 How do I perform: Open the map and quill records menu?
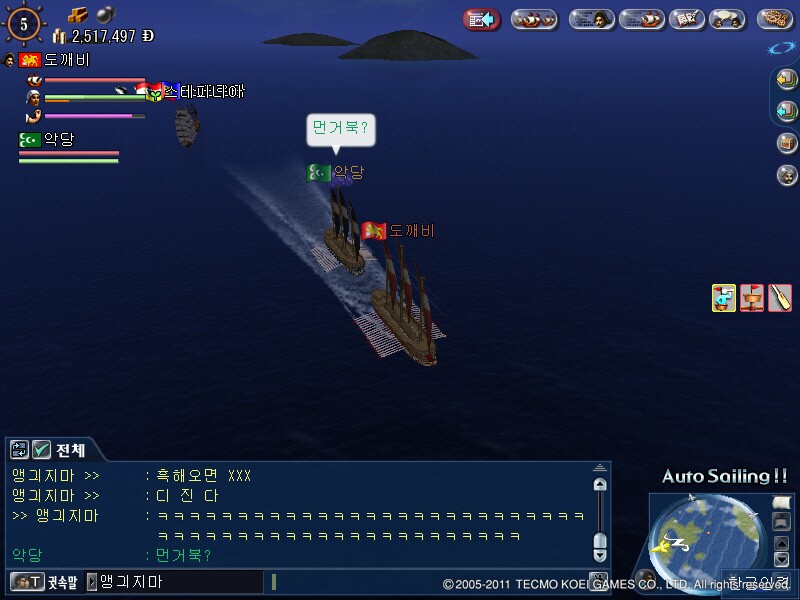(x=686, y=19)
